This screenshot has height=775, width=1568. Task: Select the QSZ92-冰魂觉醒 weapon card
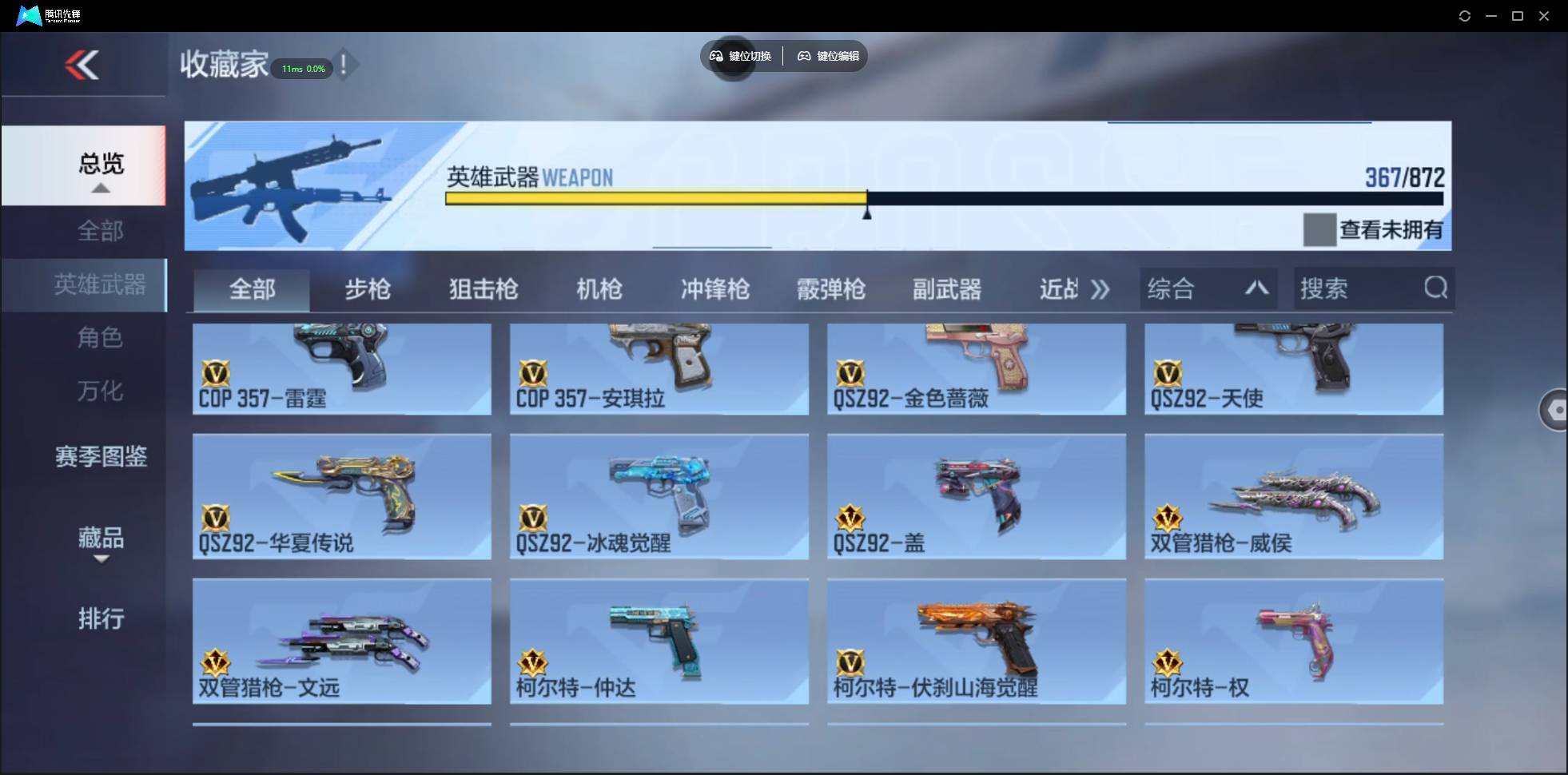[658, 496]
